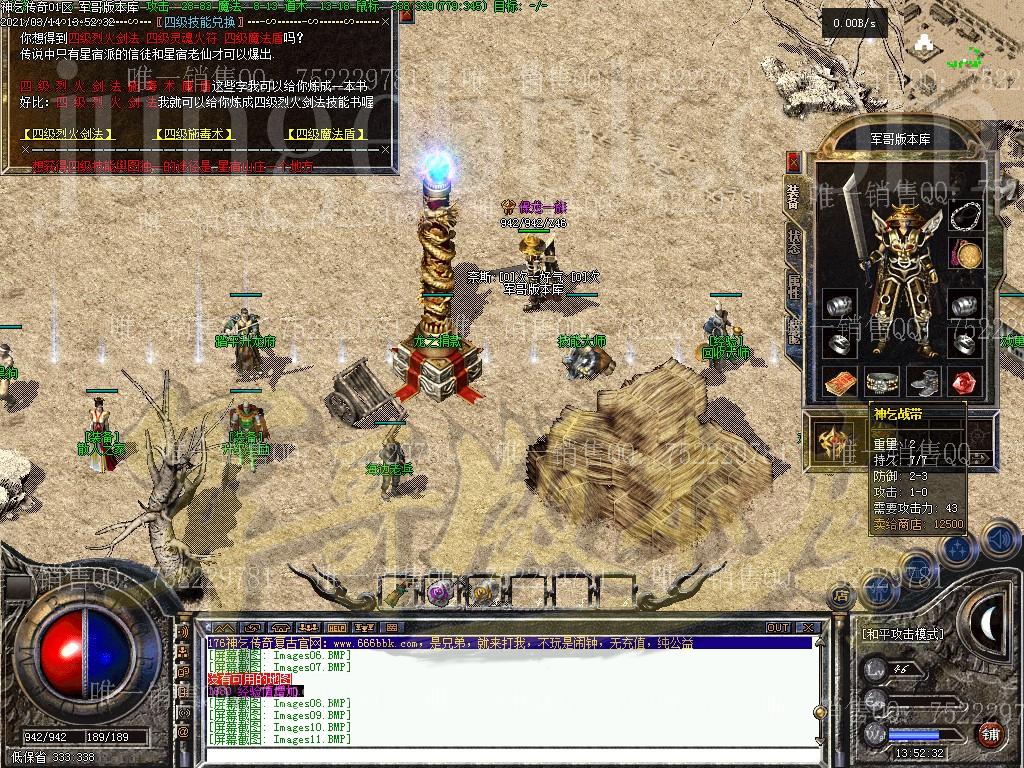Select the red gem equipment slot
The width and height of the screenshot is (1024, 768).
[x=965, y=383]
